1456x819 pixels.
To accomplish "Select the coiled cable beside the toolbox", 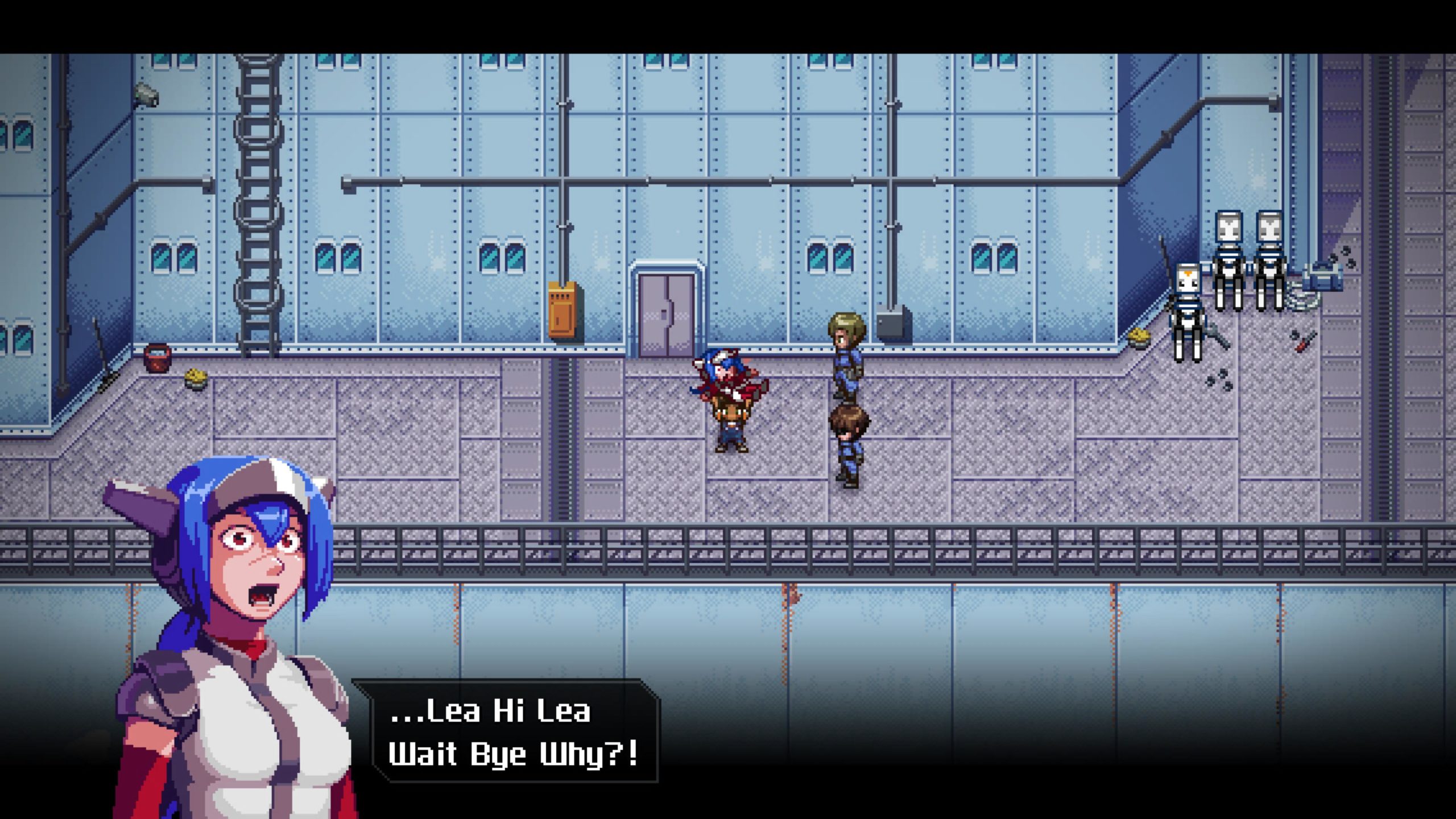I will coord(1302,299).
